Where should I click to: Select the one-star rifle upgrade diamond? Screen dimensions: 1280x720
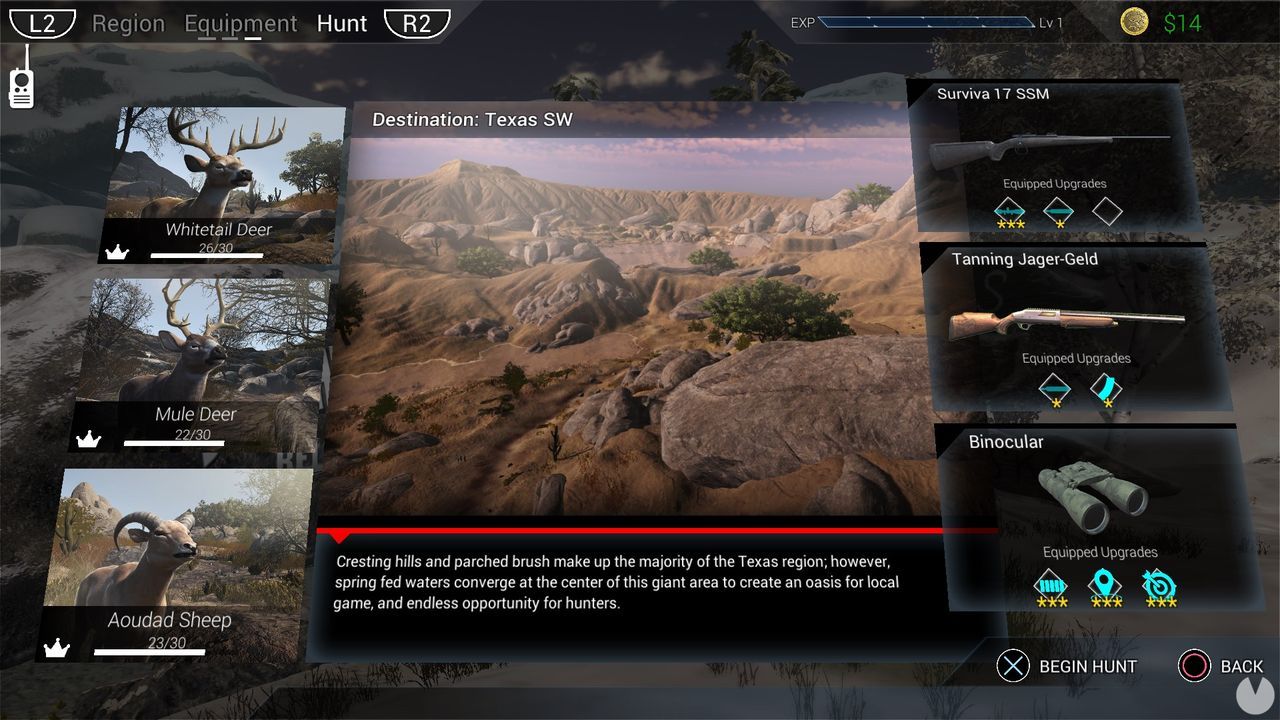click(1058, 211)
